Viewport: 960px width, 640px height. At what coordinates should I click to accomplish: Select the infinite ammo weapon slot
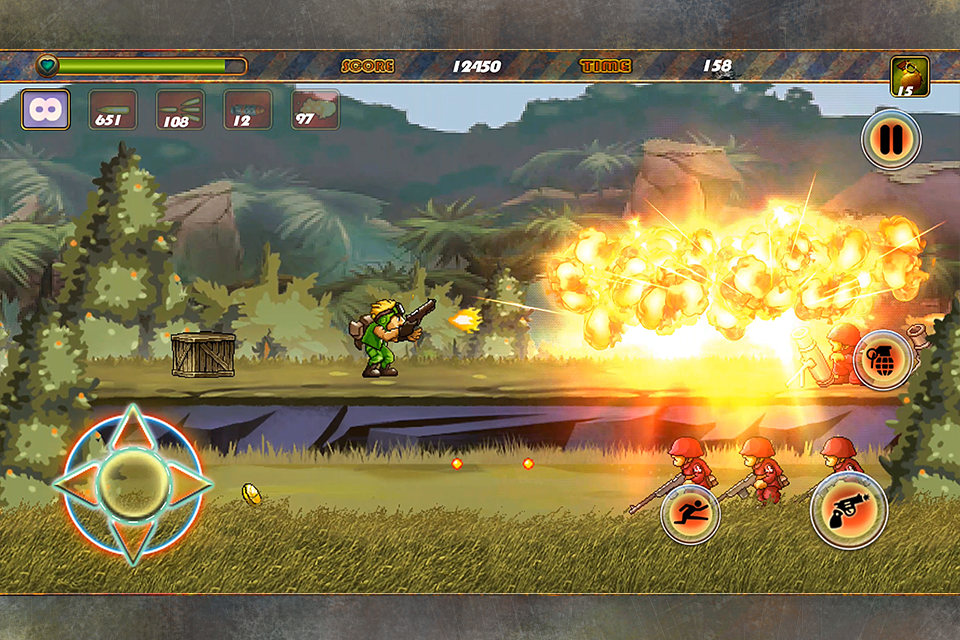point(46,109)
